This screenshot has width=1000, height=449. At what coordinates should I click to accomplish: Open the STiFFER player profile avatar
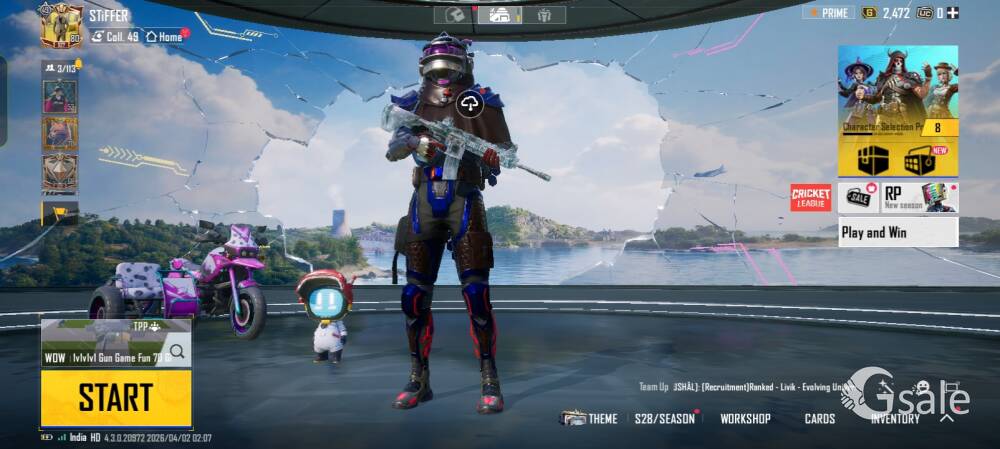pos(61,26)
